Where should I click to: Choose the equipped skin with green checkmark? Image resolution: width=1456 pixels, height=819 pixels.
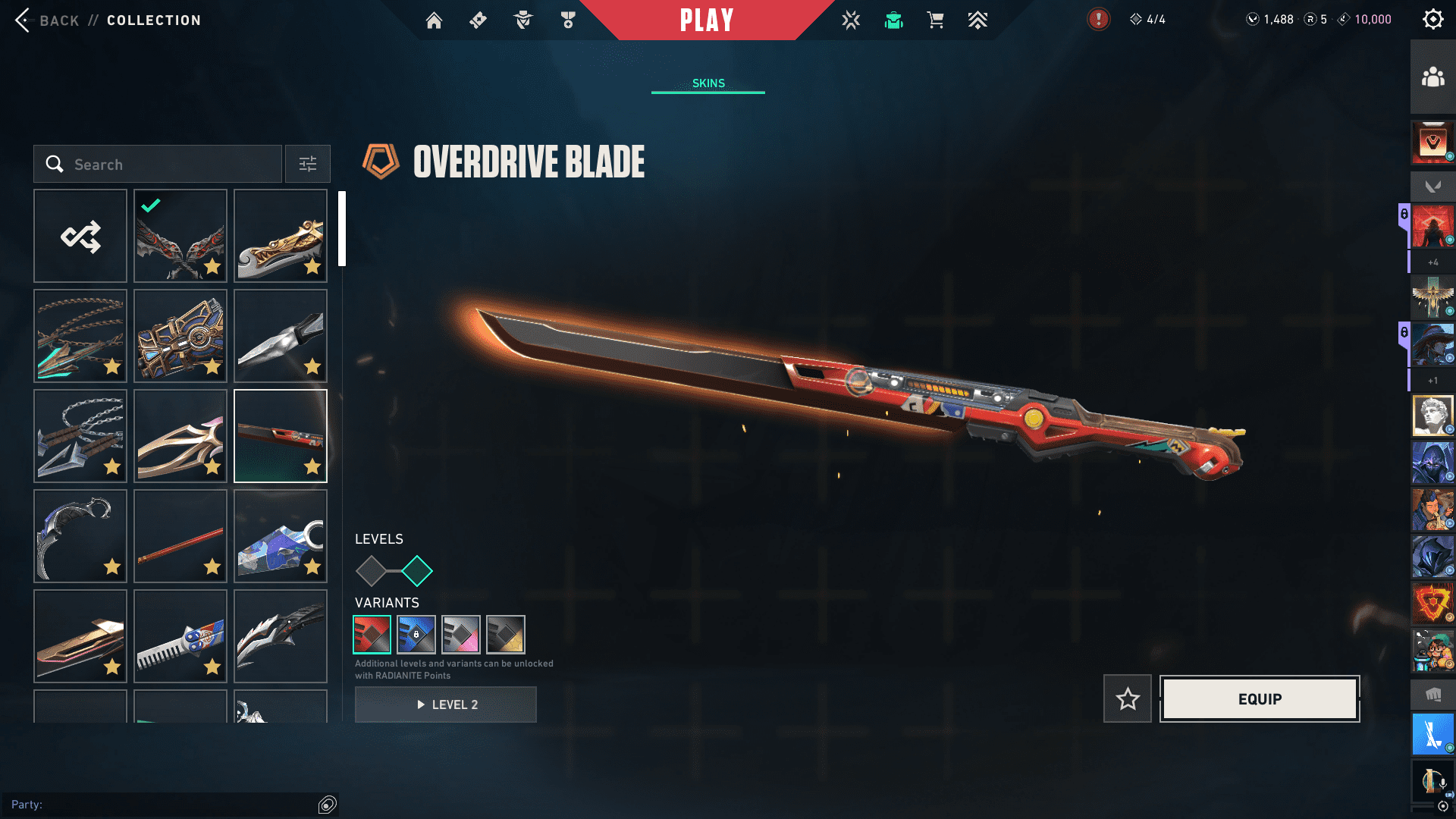(180, 237)
